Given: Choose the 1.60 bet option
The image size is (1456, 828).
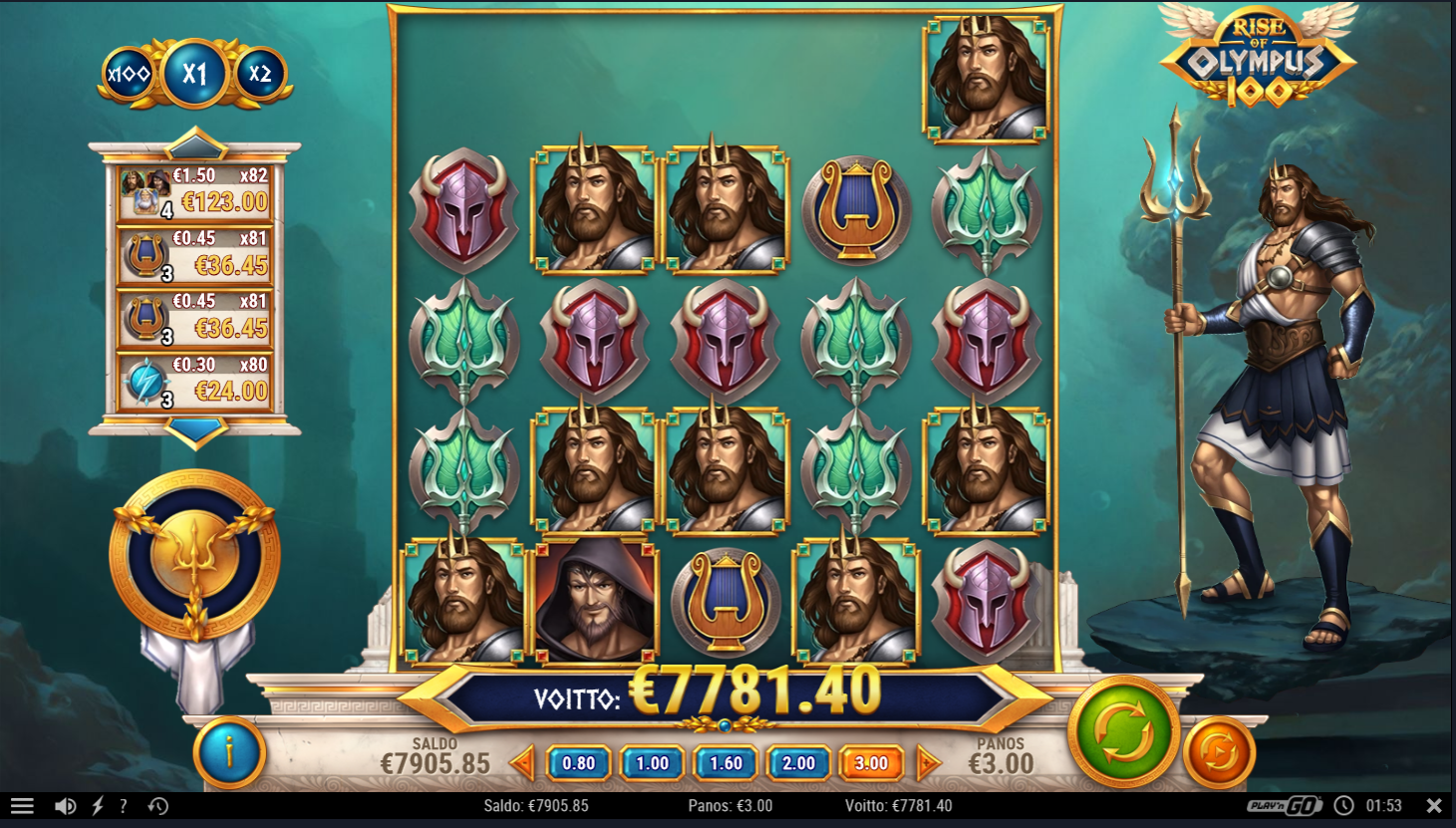Looking at the screenshot, I should 726,763.
